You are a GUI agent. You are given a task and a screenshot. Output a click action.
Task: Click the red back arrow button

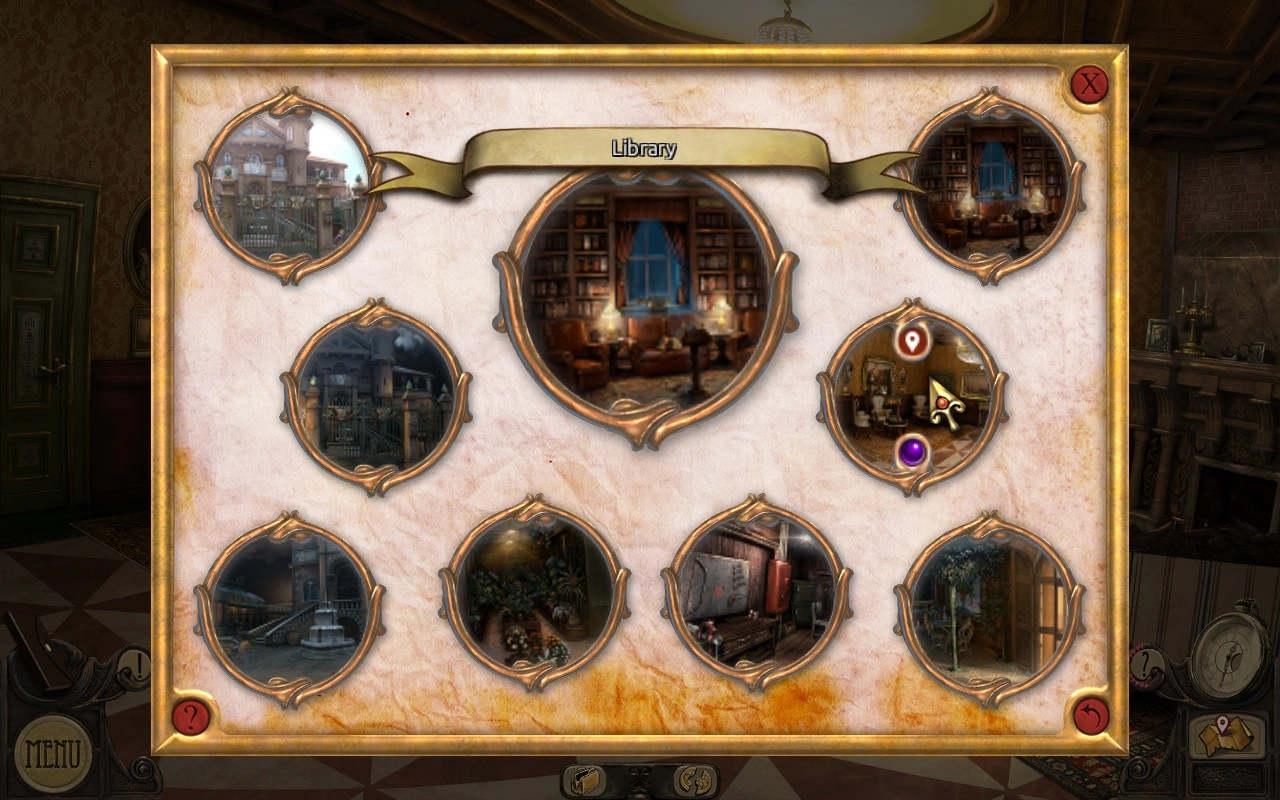pyautogui.click(x=1089, y=716)
